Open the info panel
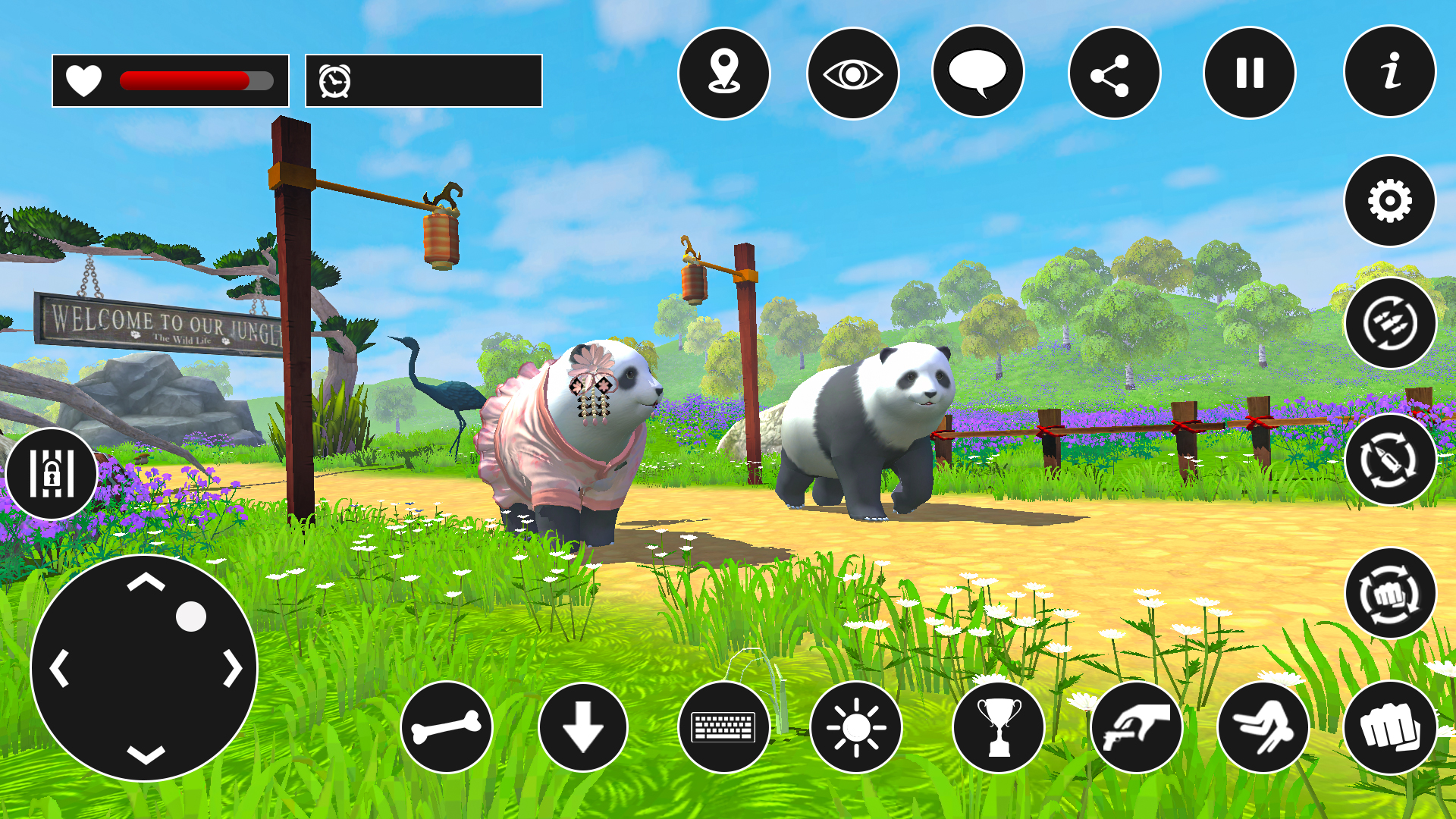Image resolution: width=1456 pixels, height=819 pixels. click(1389, 73)
